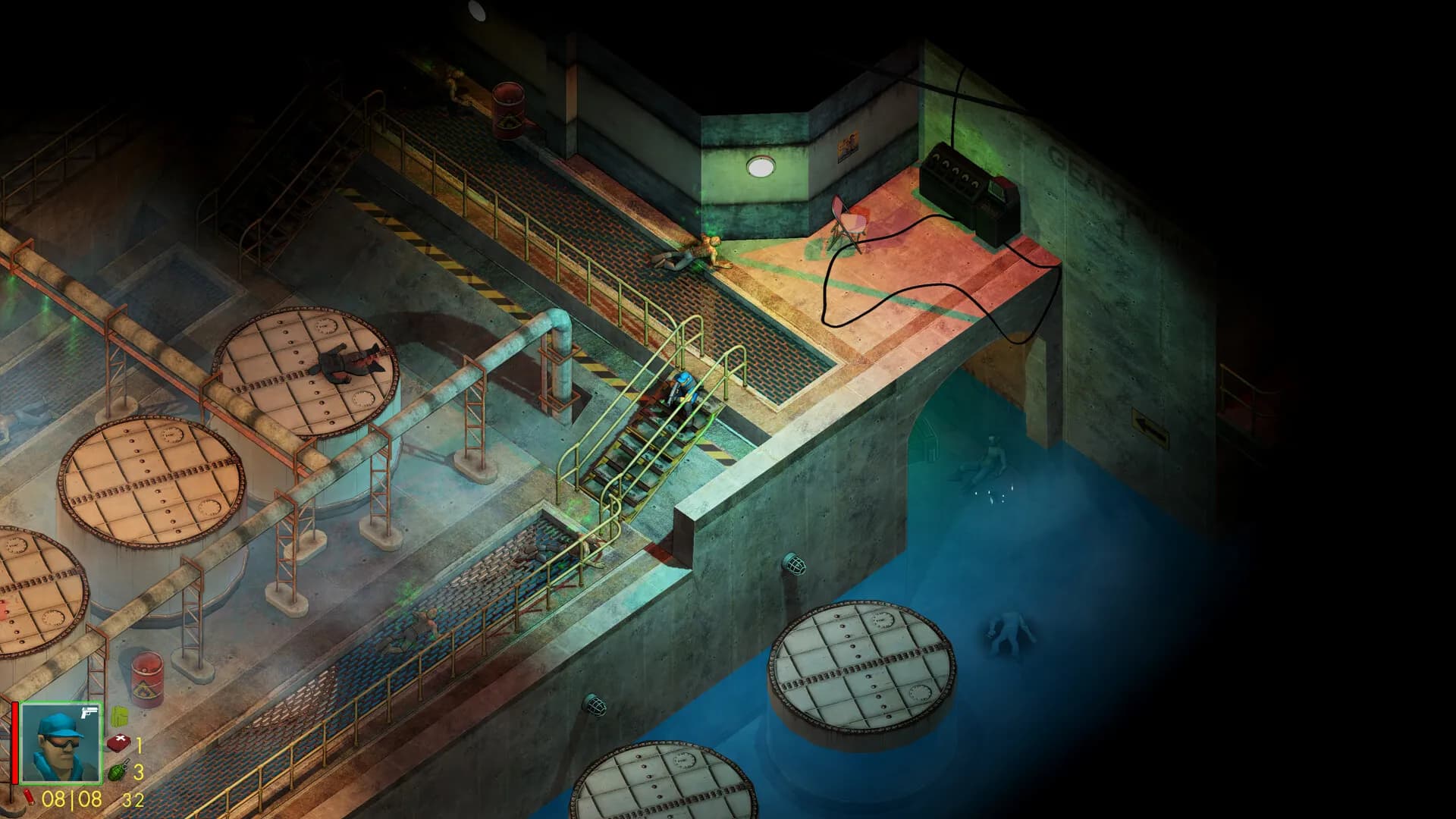Click the ammo counter reading 08|08
Viewport: 1456px width, 819px height.
tap(71, 799)
